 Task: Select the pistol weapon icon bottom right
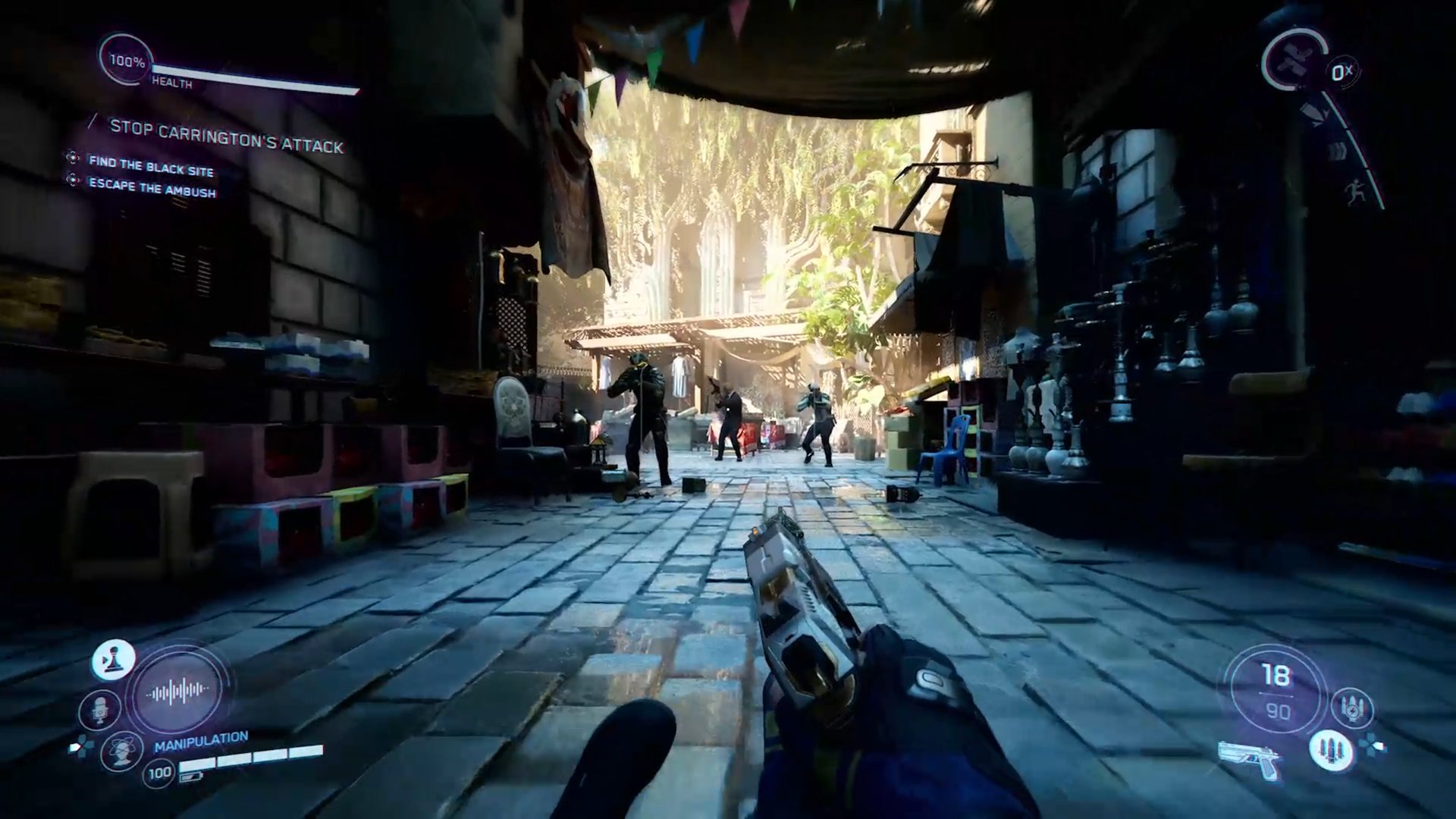(x=1249, y=761)
